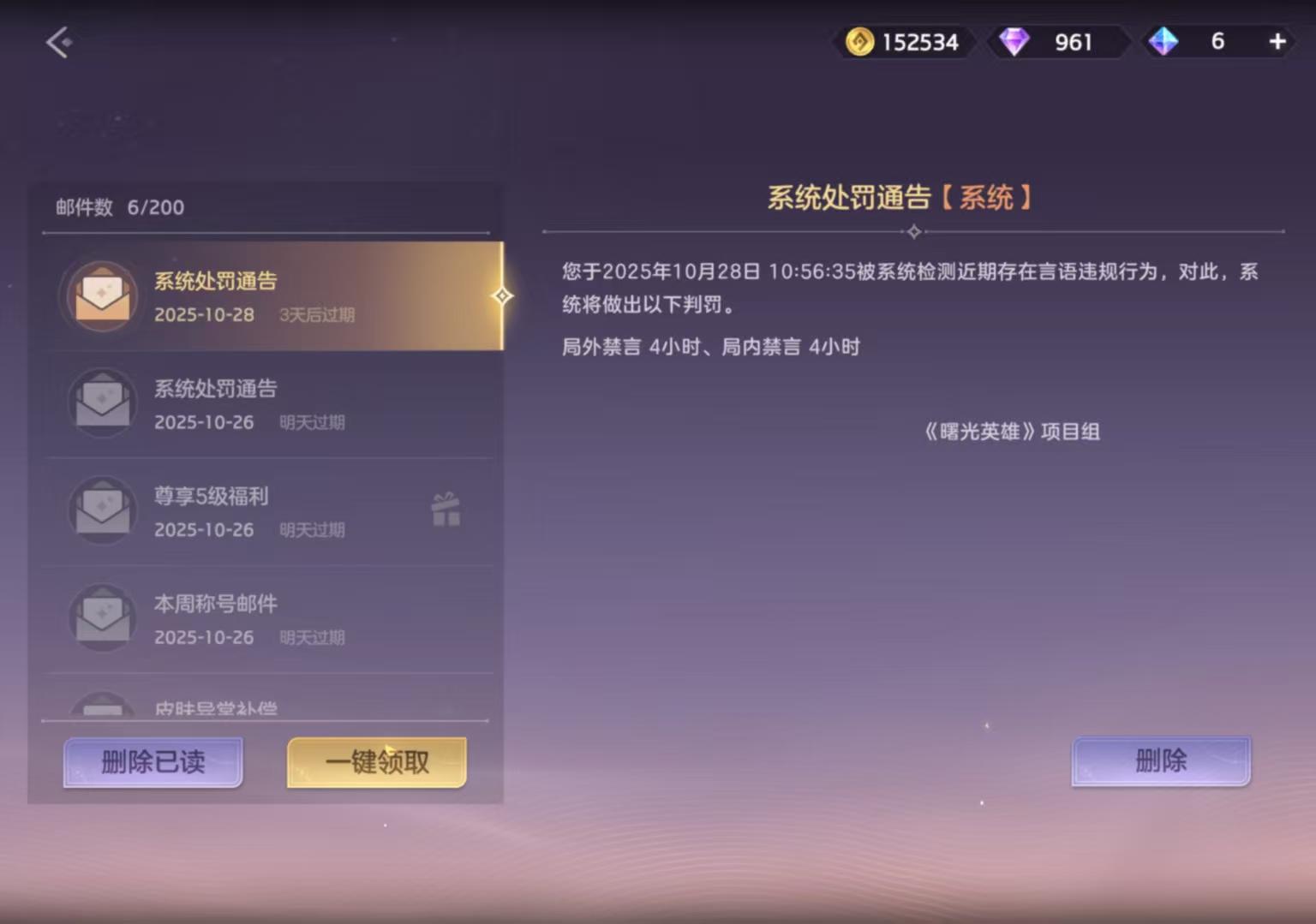Click the 本周称号邮件 envelope icon
Image resolution: width=1316 pixels, height=924 pixels.
[x=102, y=618]
